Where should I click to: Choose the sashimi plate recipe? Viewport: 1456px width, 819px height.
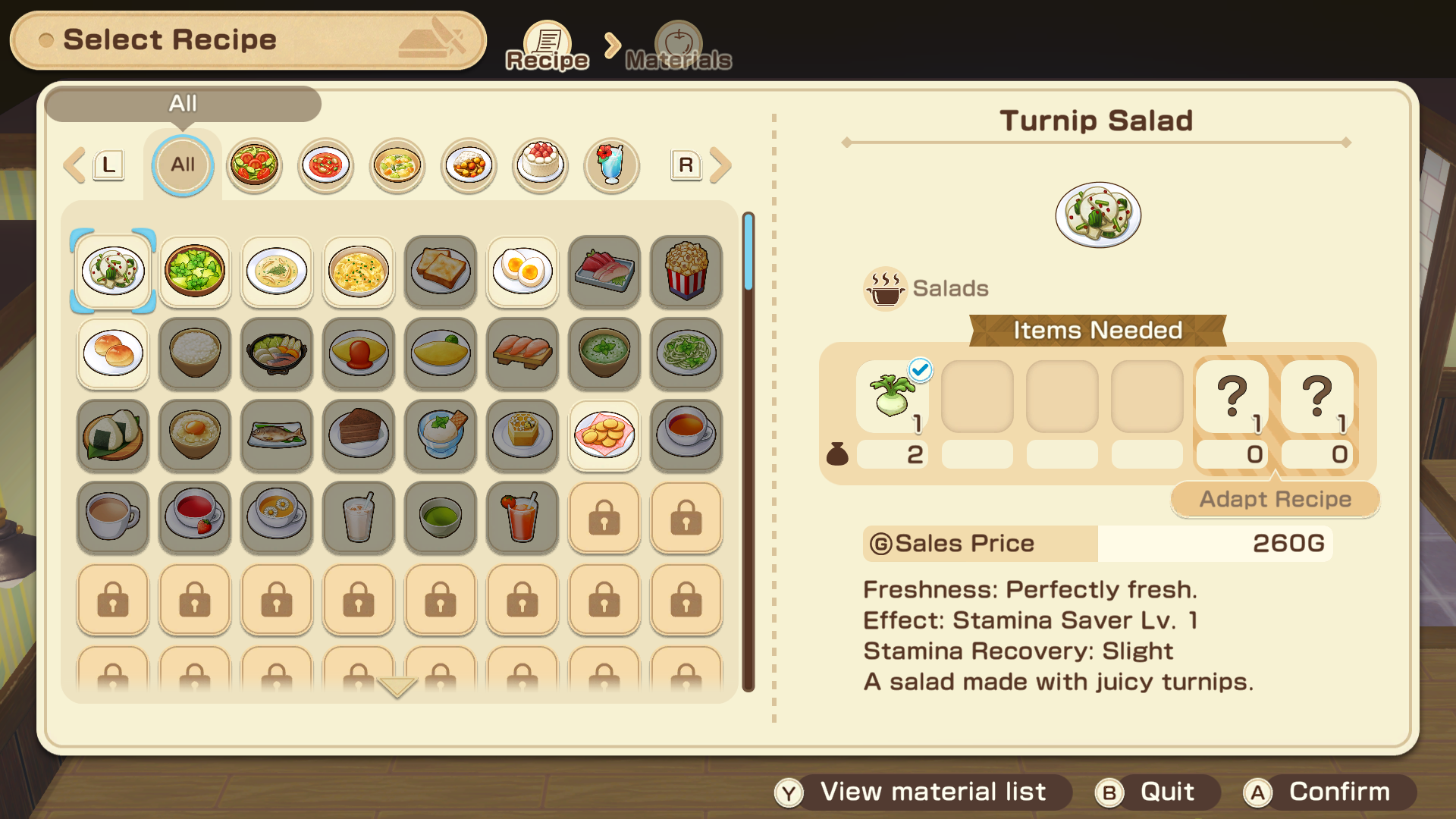pos(604,271)
